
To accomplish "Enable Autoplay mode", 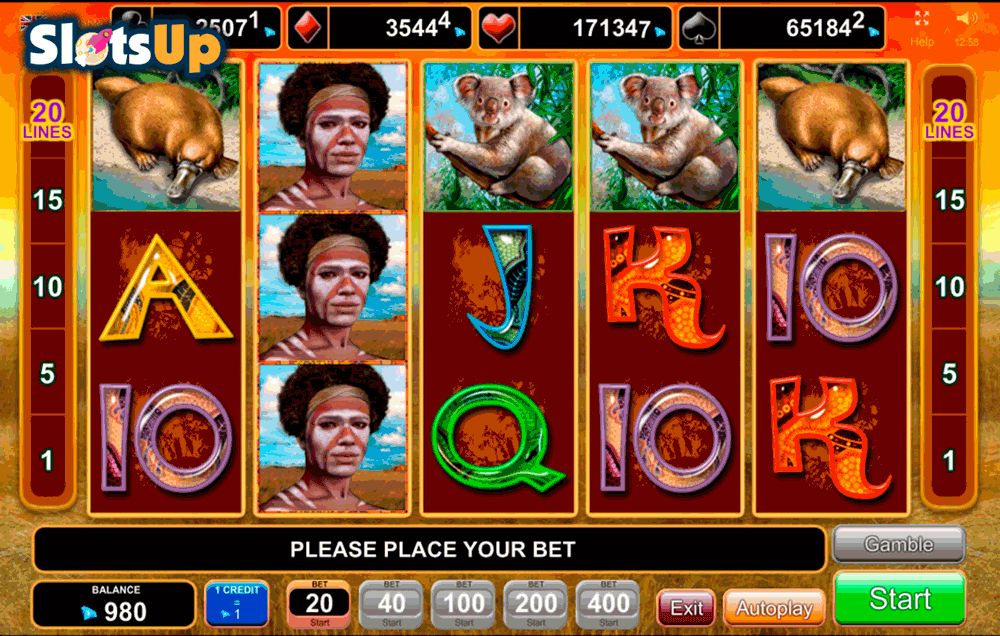I will pos(774,607).
